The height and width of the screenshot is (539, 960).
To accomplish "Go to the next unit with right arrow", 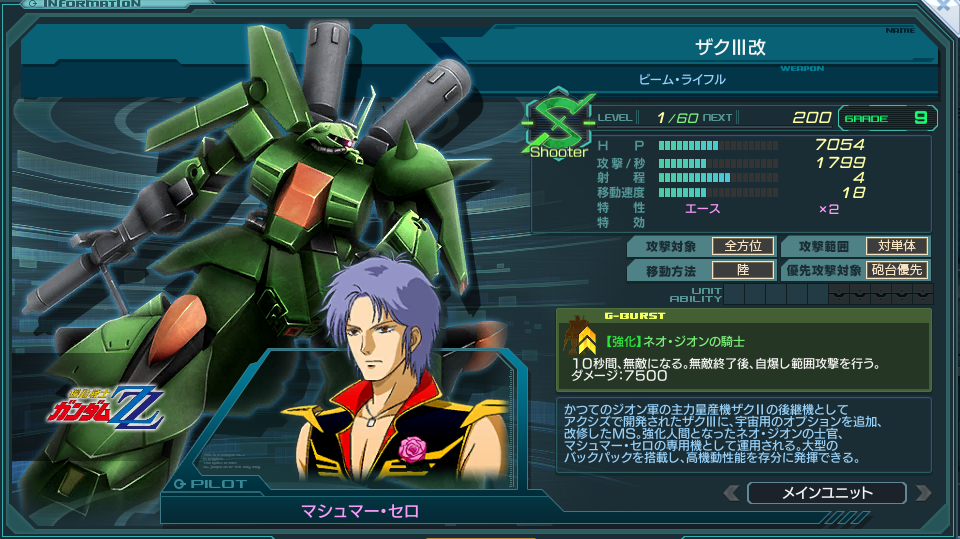I will coord(922,493).
